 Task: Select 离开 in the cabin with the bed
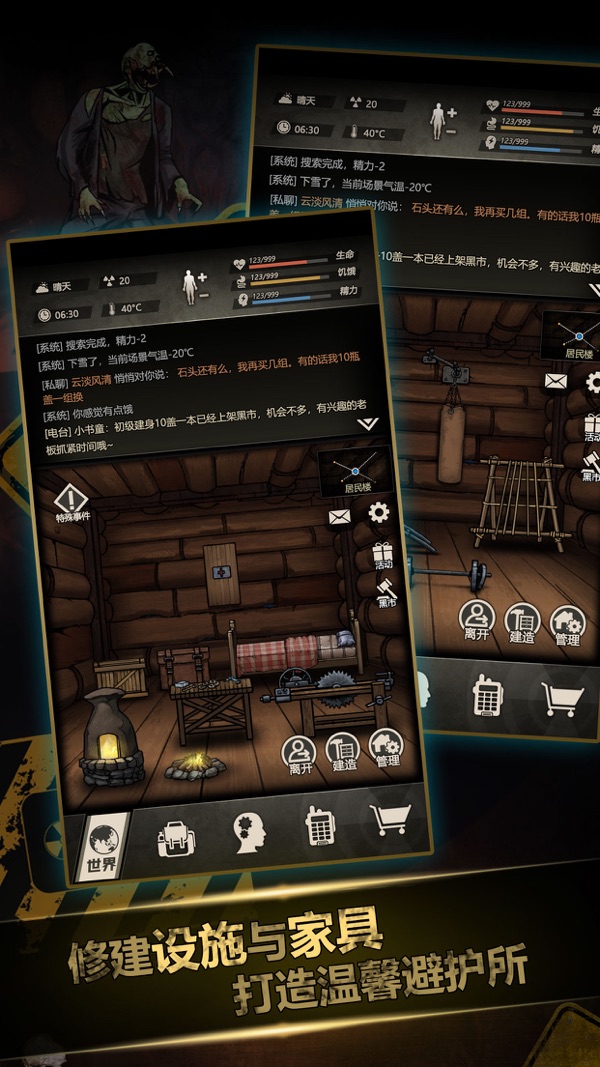point(299,754)
